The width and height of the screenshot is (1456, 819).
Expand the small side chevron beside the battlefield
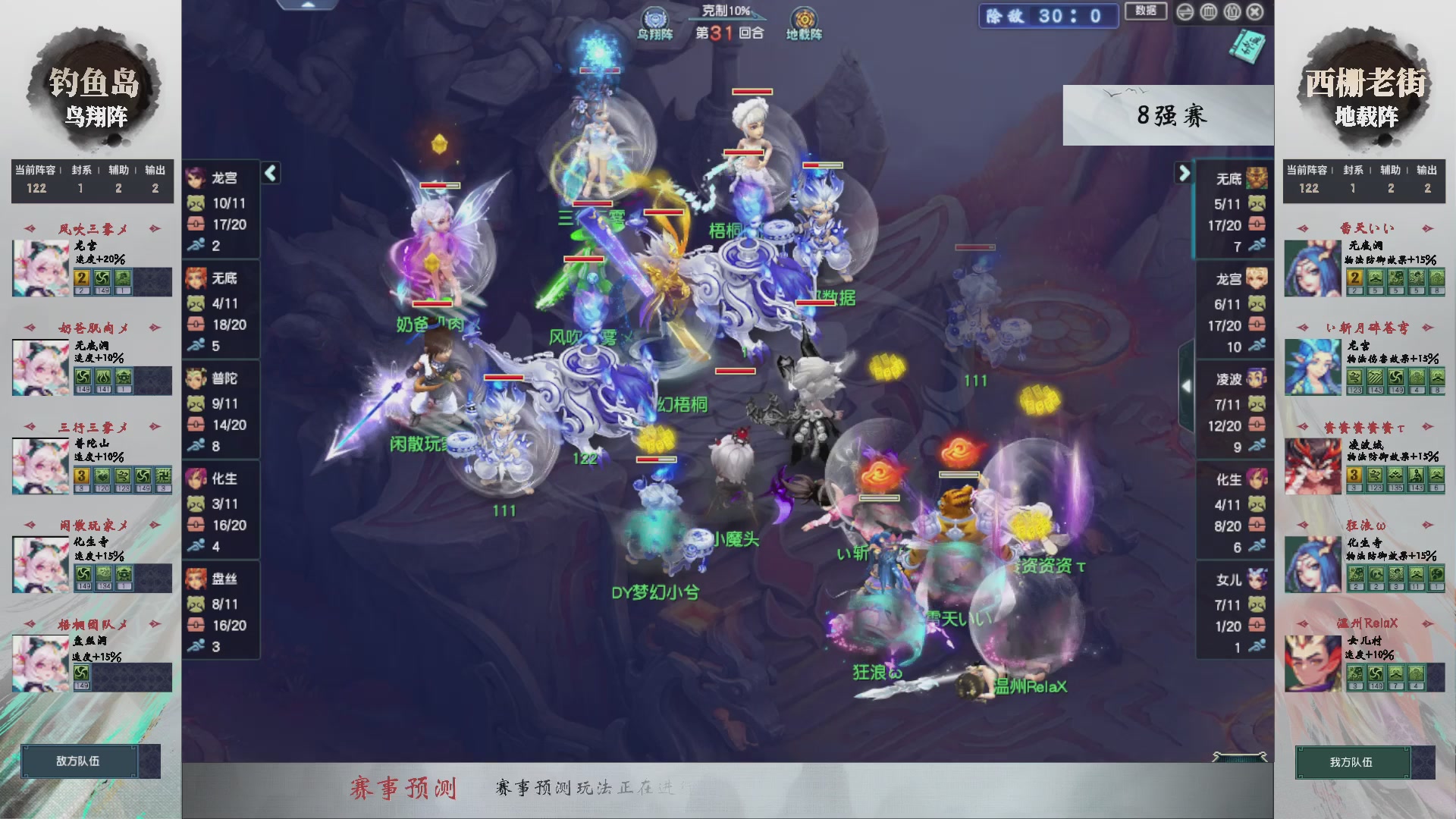tap(1187, 385)
